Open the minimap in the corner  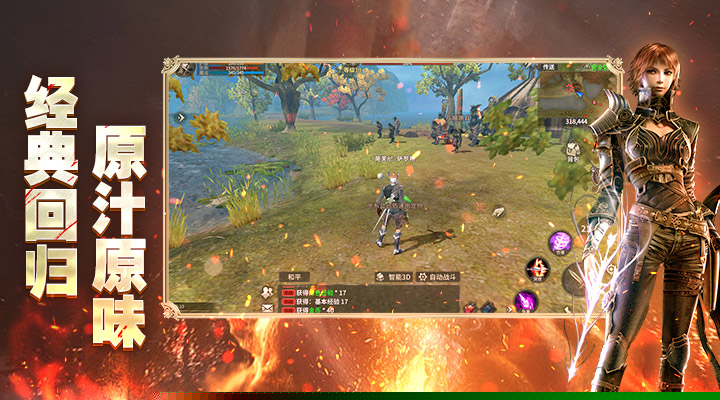click(x=566, y=97)
